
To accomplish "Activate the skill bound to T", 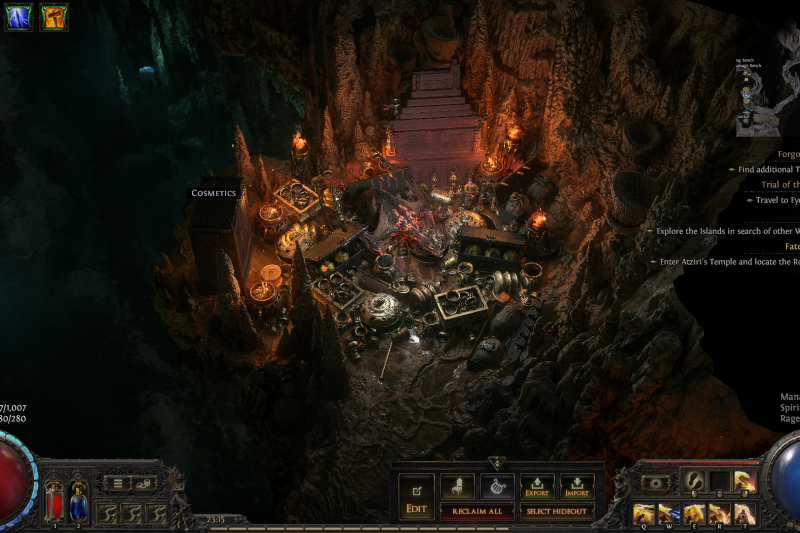I will point(745,513).
